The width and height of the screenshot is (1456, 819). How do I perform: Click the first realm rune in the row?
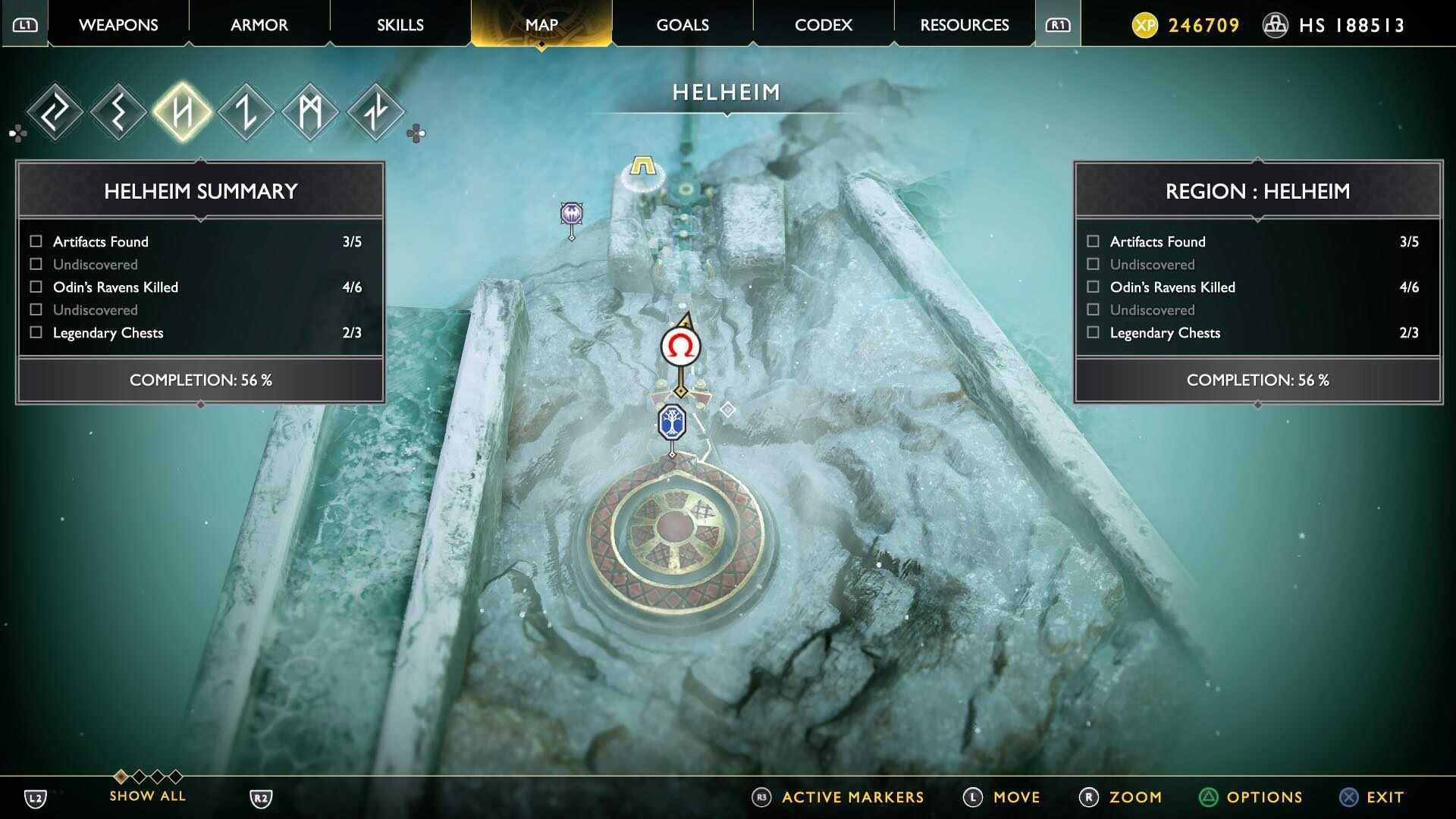(53, 111)
